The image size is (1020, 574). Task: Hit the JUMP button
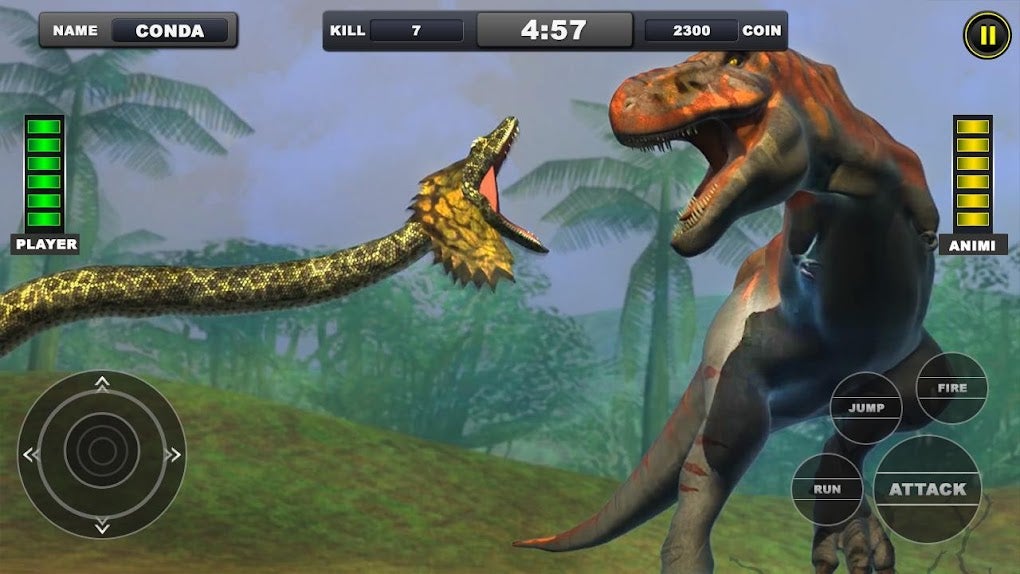coord(866,408)
